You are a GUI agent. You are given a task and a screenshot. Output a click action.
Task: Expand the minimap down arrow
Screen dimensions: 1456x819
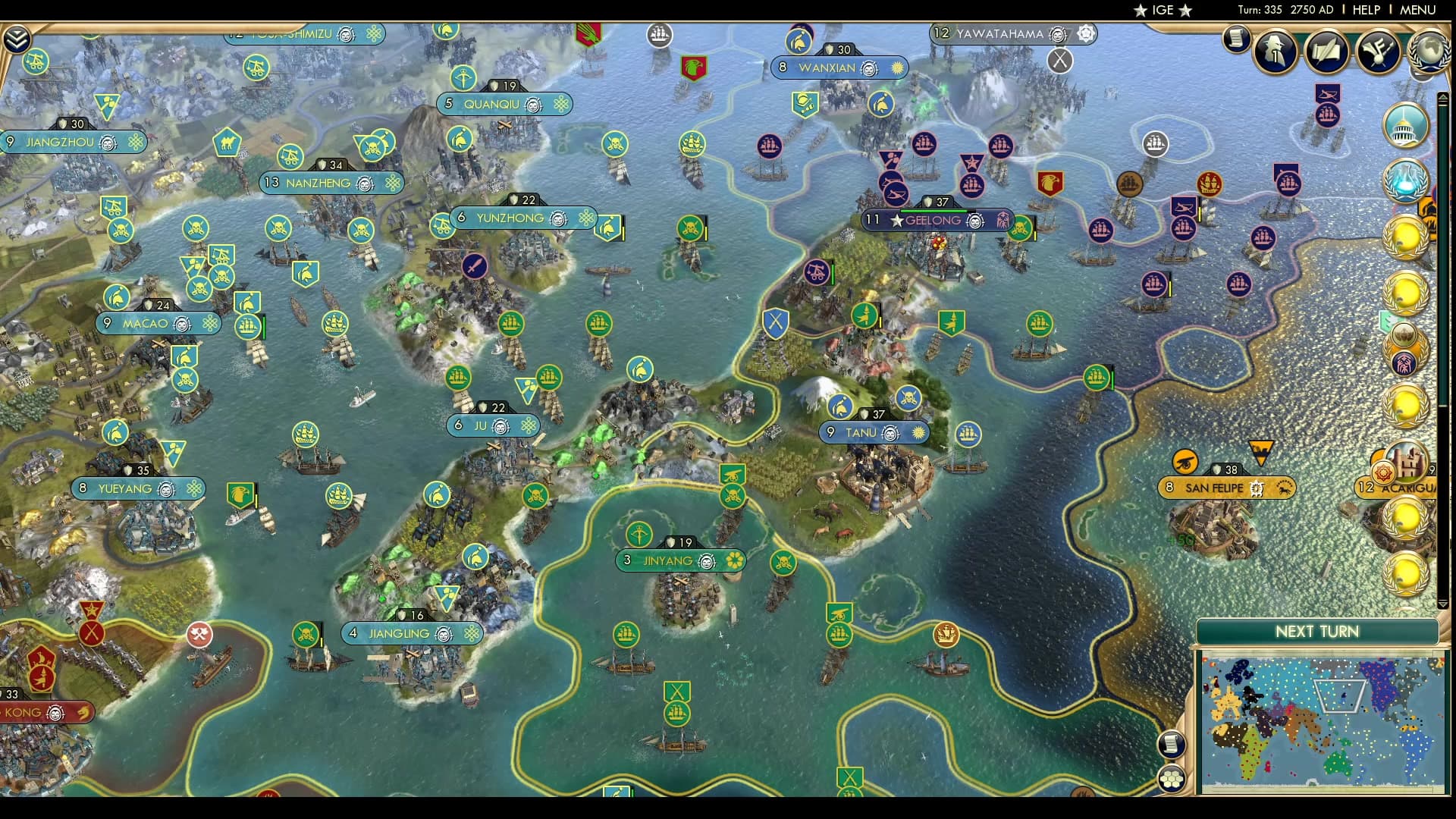click(1442, 602)
